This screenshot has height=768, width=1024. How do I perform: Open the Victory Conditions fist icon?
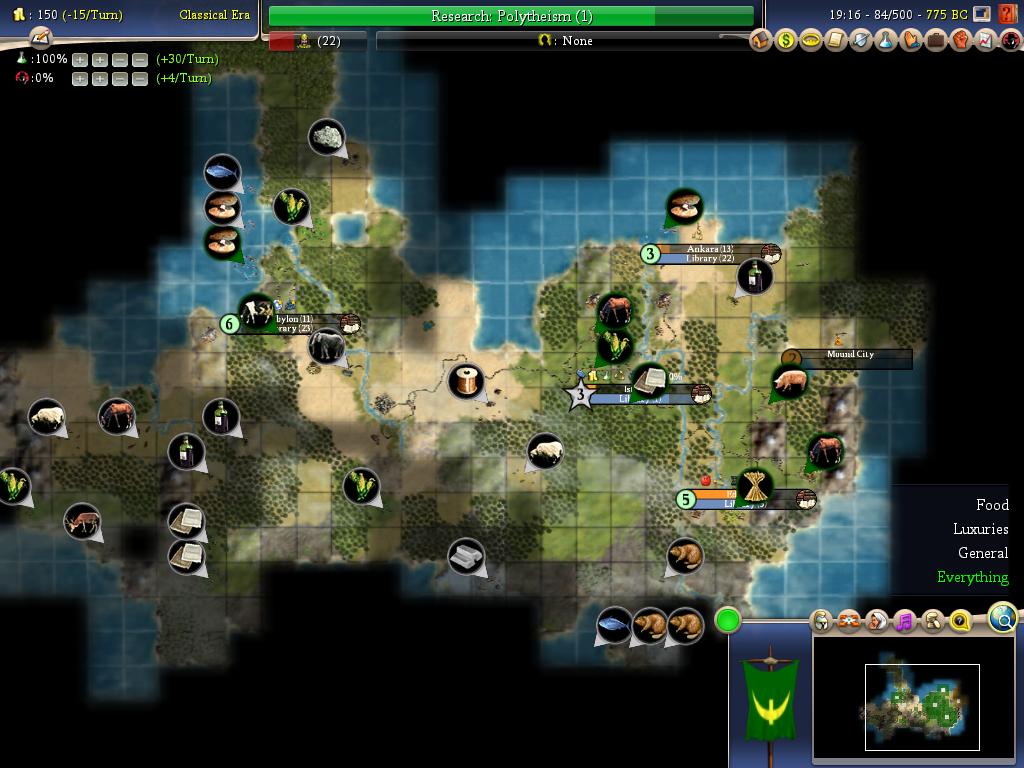(961, 41)
